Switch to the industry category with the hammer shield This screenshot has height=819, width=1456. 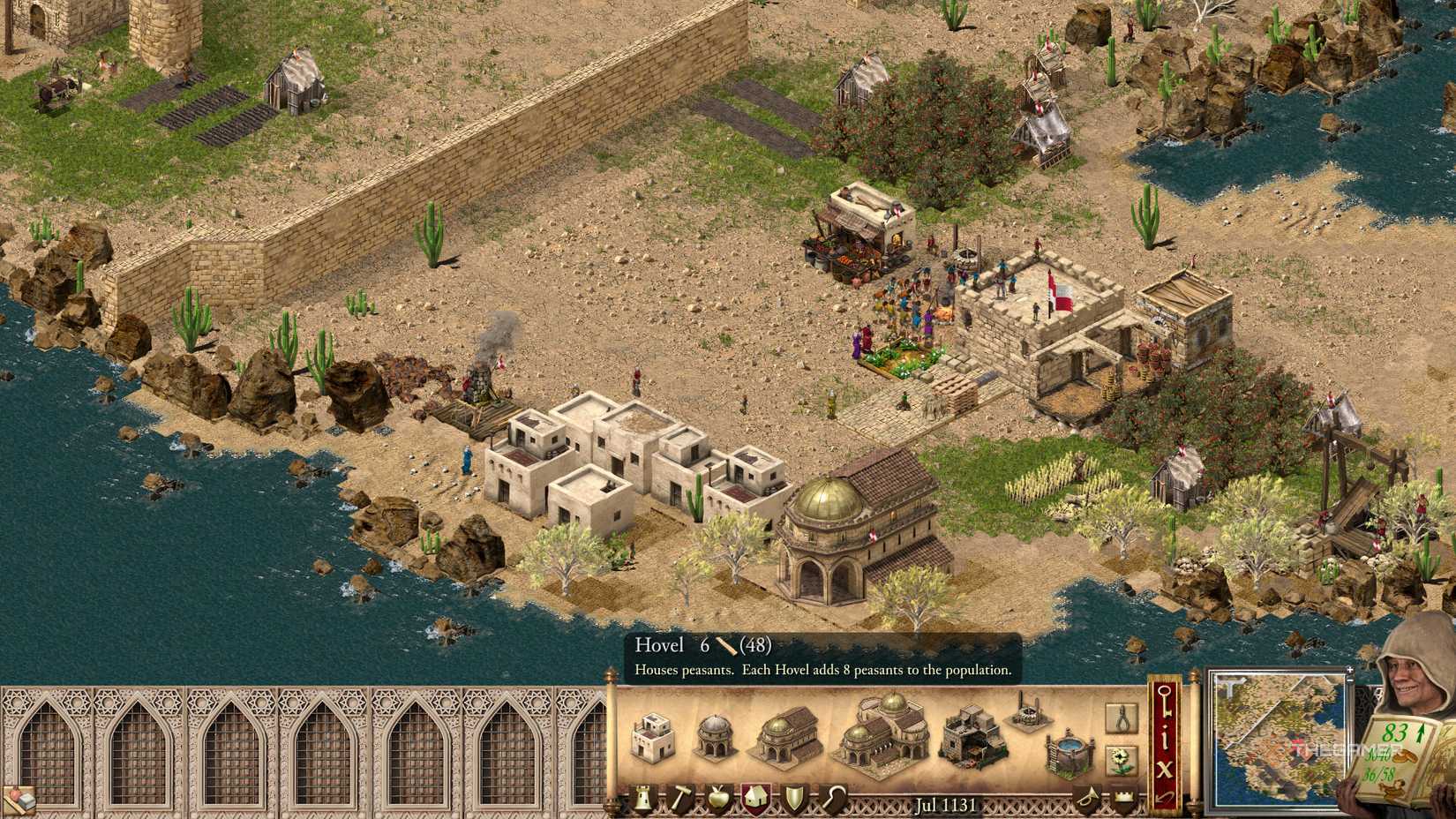(681, 797)
